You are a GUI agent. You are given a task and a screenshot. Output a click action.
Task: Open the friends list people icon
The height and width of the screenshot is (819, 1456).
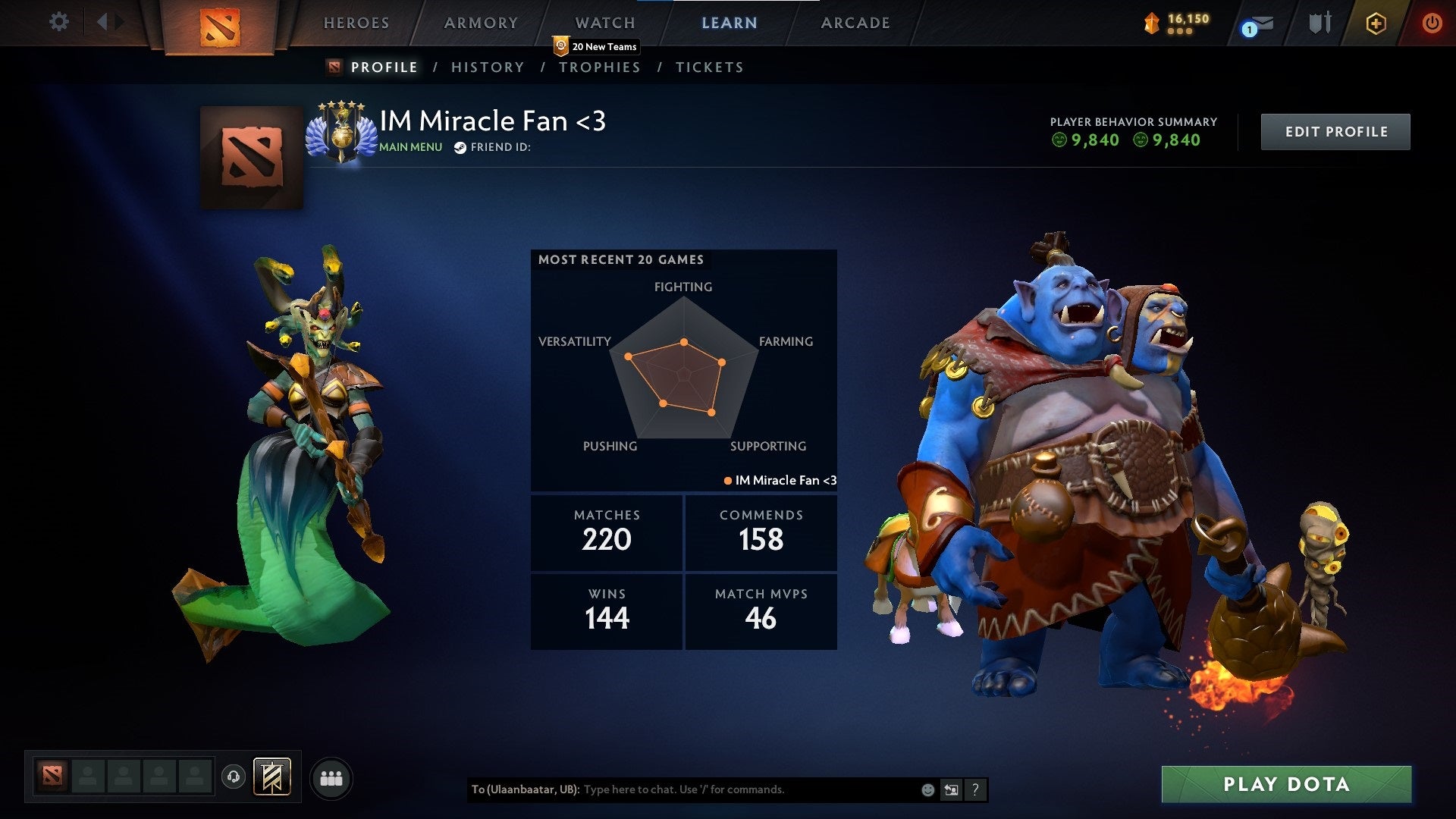(331, 777)
